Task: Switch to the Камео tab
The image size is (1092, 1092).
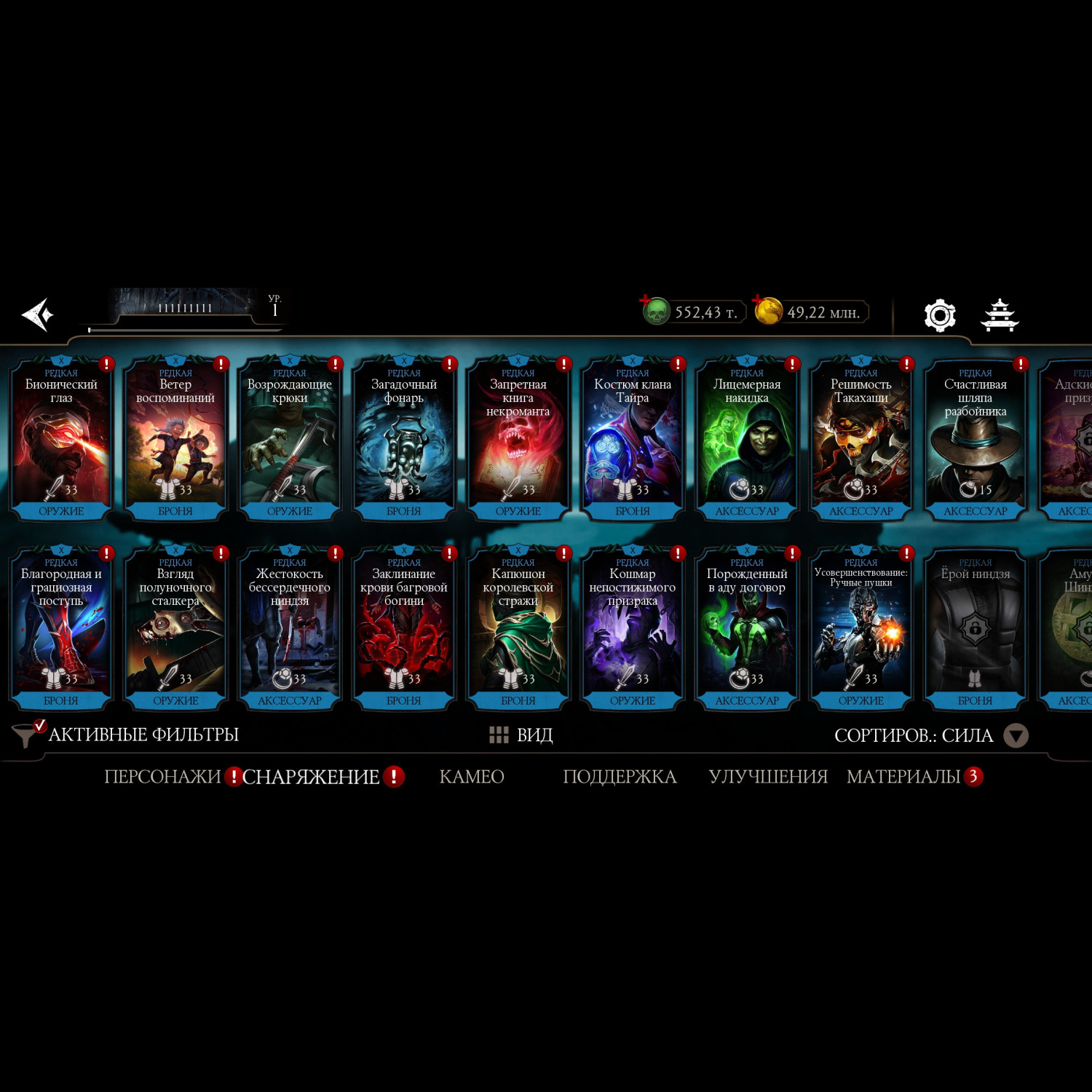Action: (472, 777)
